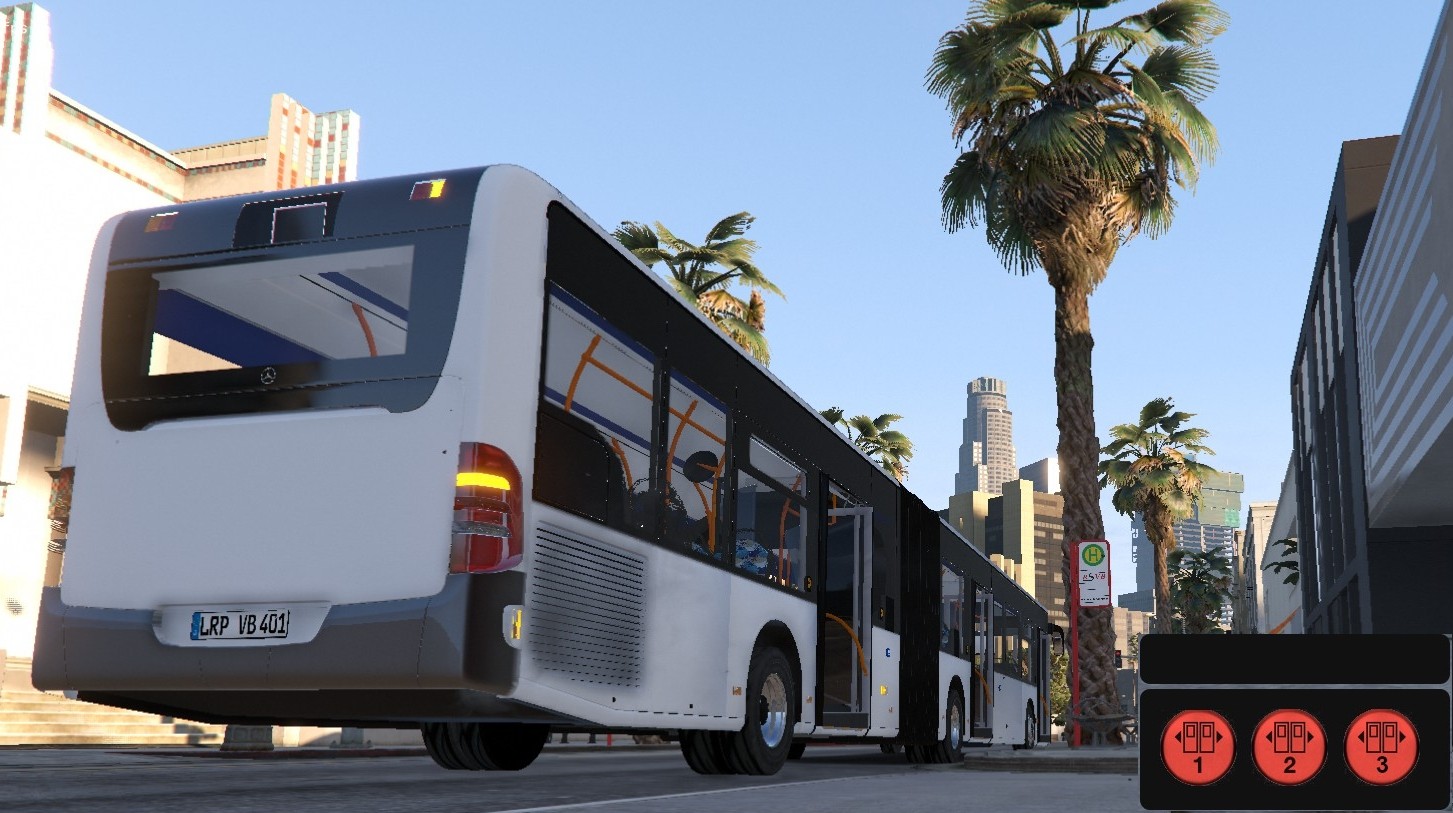This screenshot has height=813, width=1453.
Task: Toggle the door button labeled 1
Action: point(1197,748)
